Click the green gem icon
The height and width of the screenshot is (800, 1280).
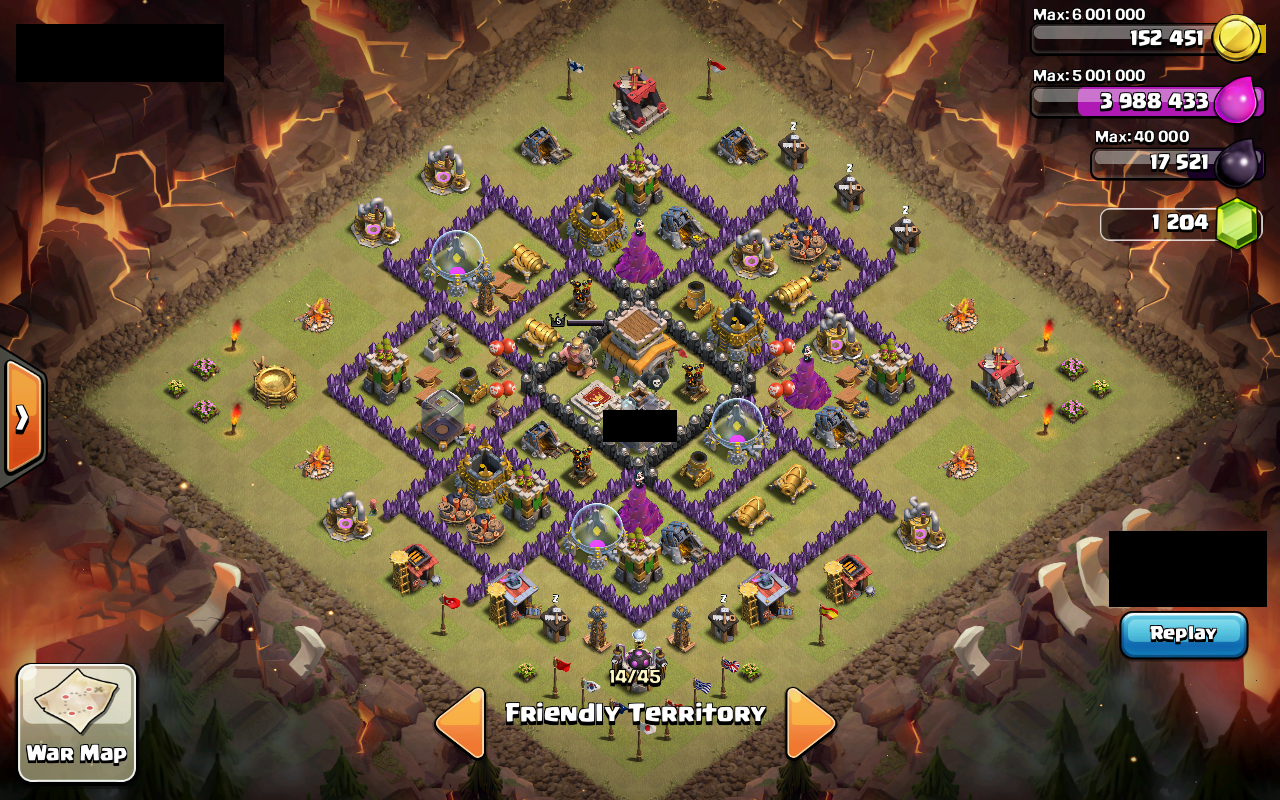(x=1240, y=223)
